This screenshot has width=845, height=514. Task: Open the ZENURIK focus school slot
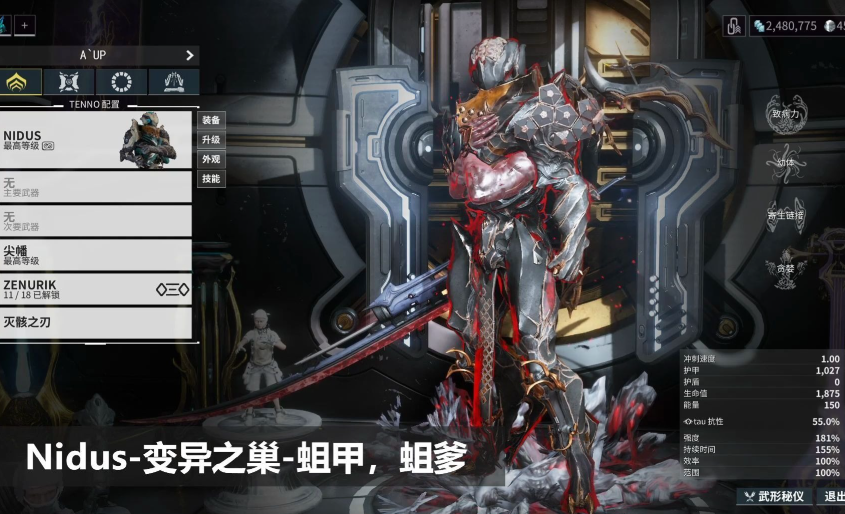pyautogui.click(x=95, y=289)
